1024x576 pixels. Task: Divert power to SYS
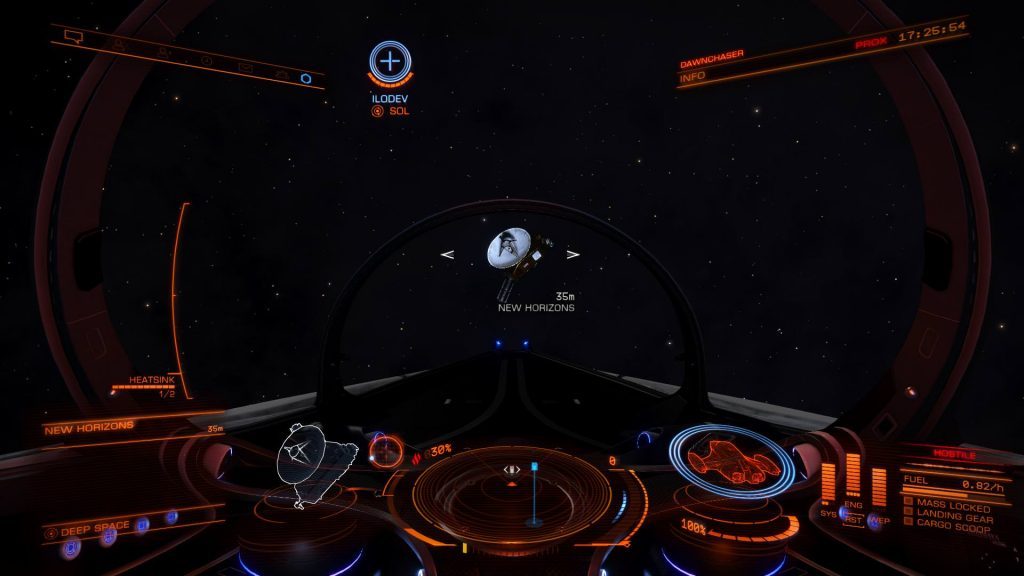pos(828,513)
